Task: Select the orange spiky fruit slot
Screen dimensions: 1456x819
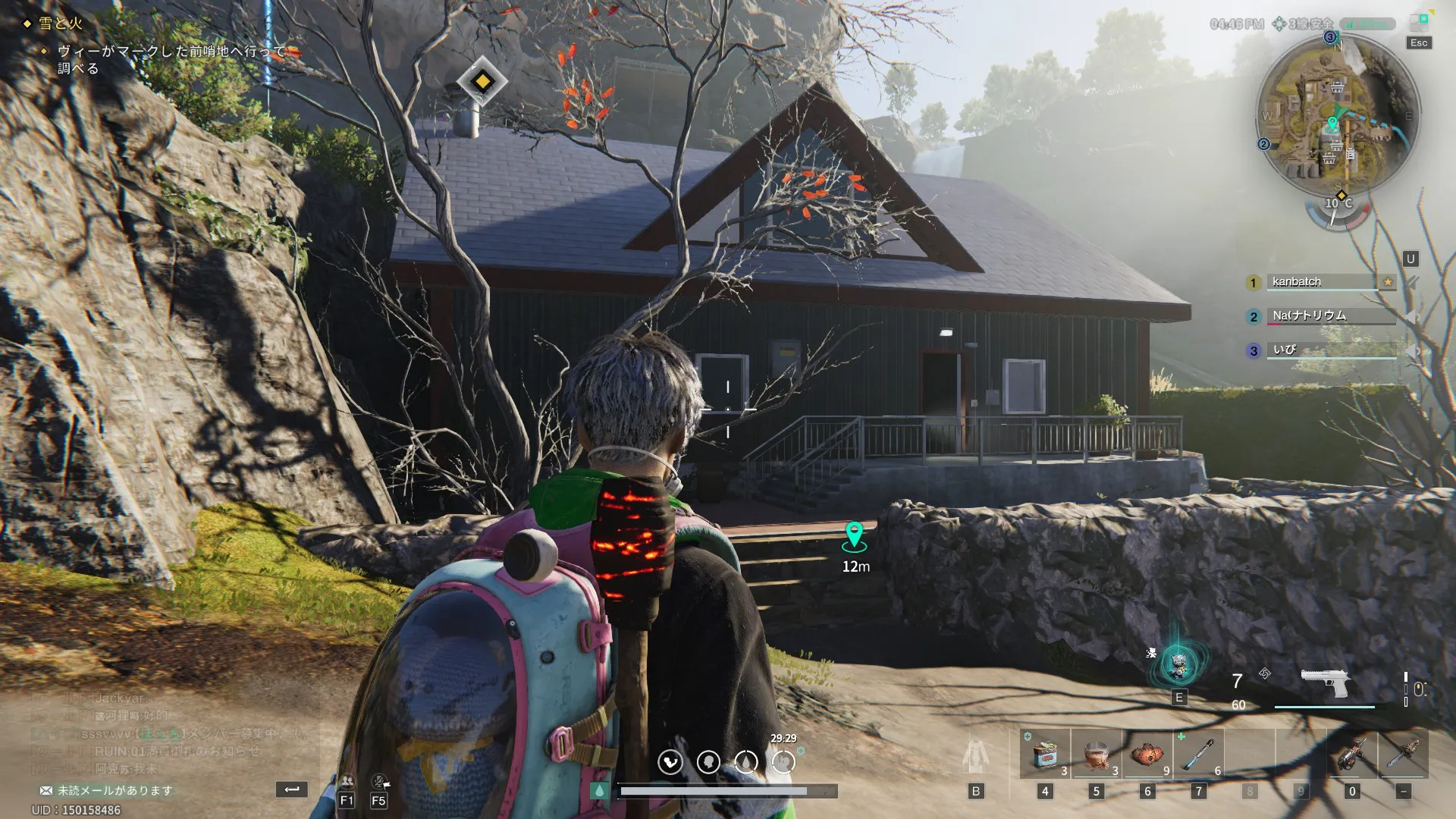Action: pos(1147,755)
